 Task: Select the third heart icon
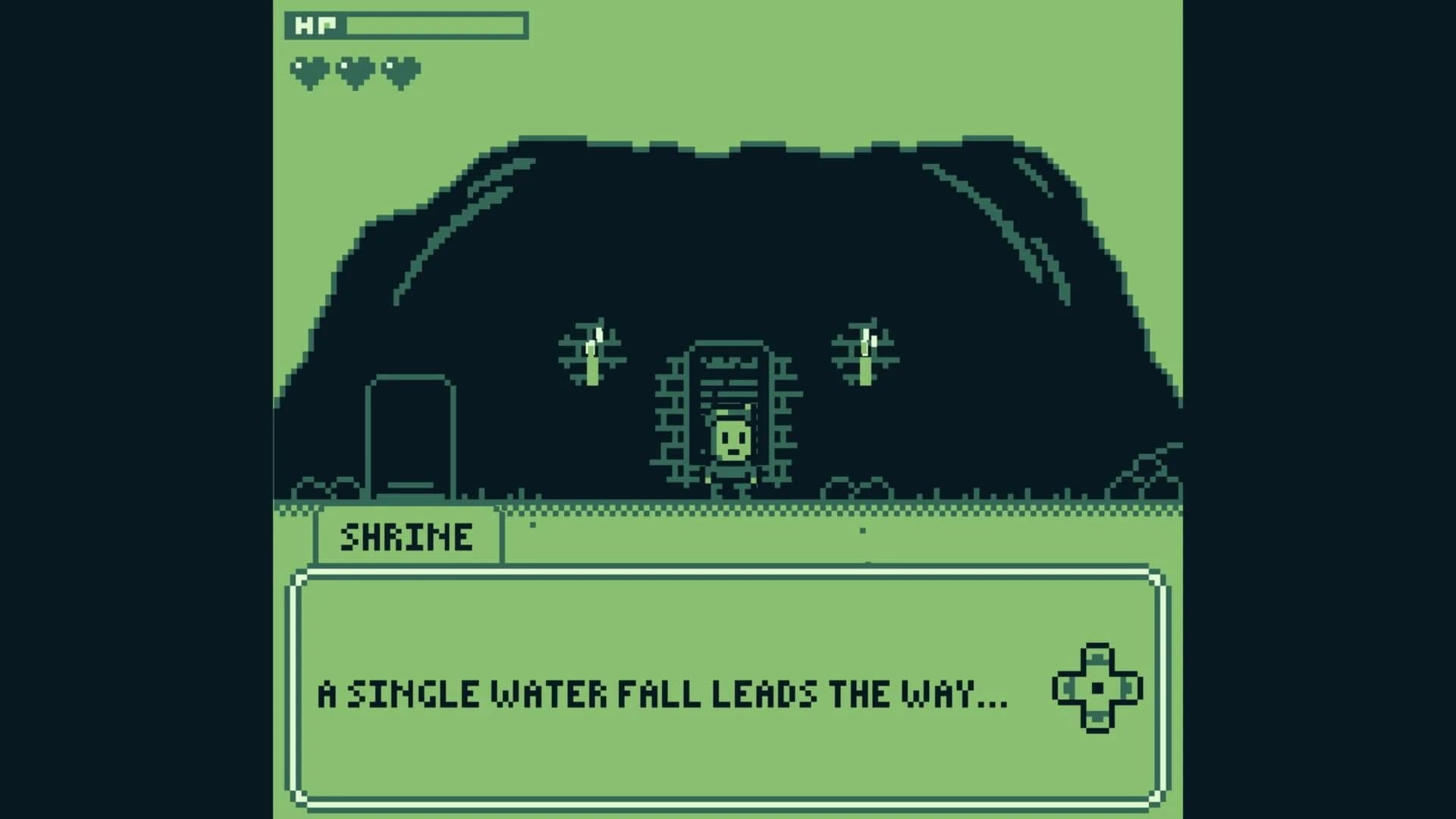(402, 70)
